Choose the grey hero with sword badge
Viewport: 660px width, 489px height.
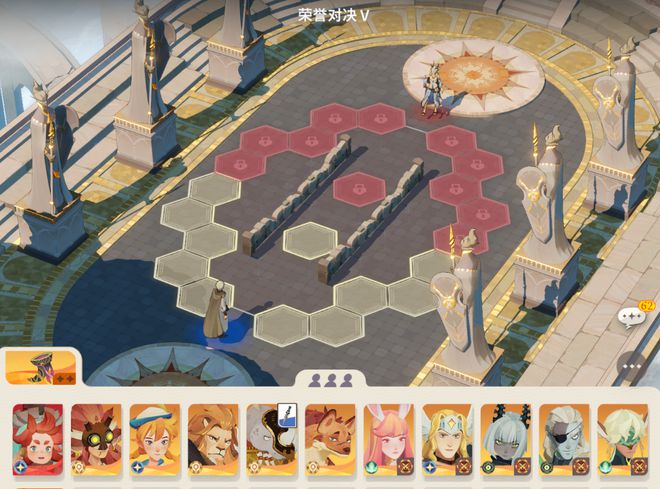coord(271,437)
